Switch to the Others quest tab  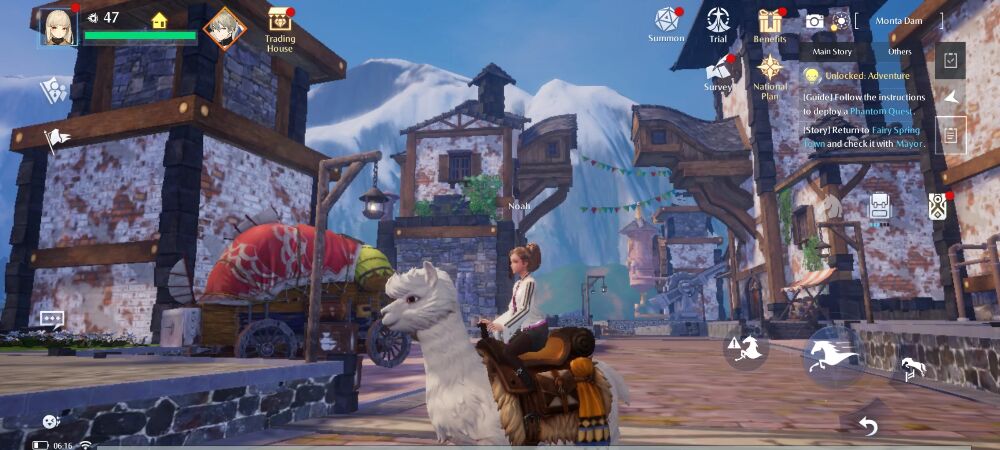coord(900,51)
